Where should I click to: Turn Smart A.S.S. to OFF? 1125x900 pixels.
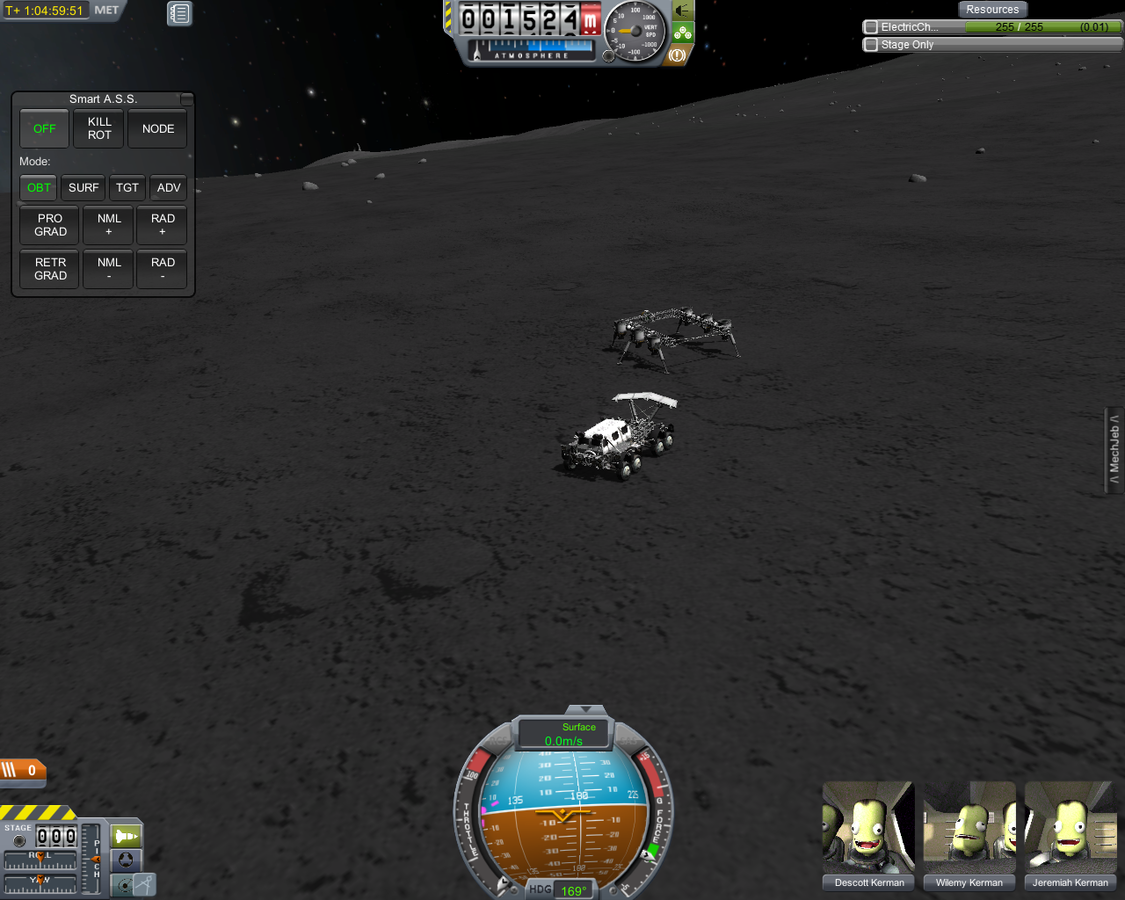tap(44, 129)
